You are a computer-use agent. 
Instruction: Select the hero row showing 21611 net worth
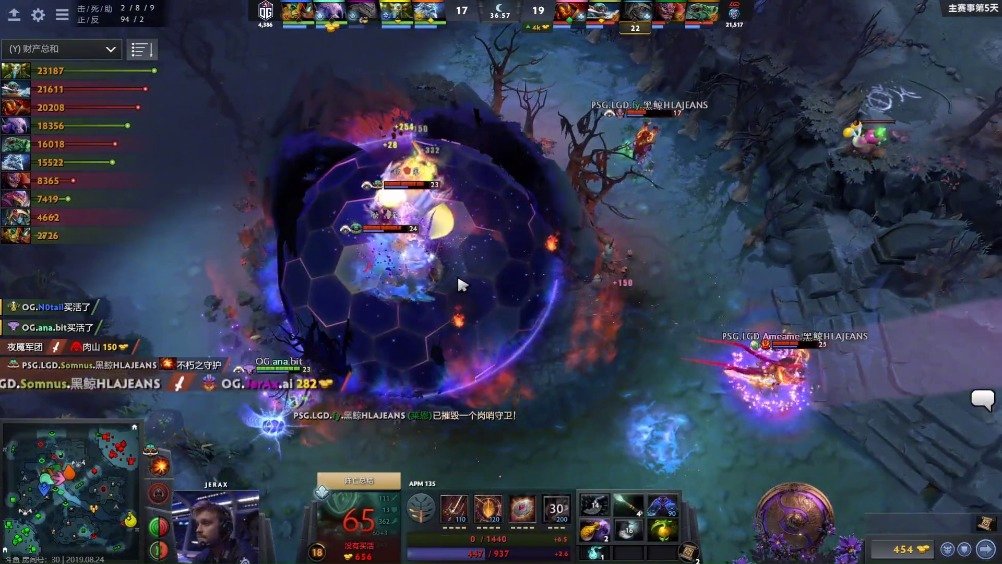coord(16,89)
